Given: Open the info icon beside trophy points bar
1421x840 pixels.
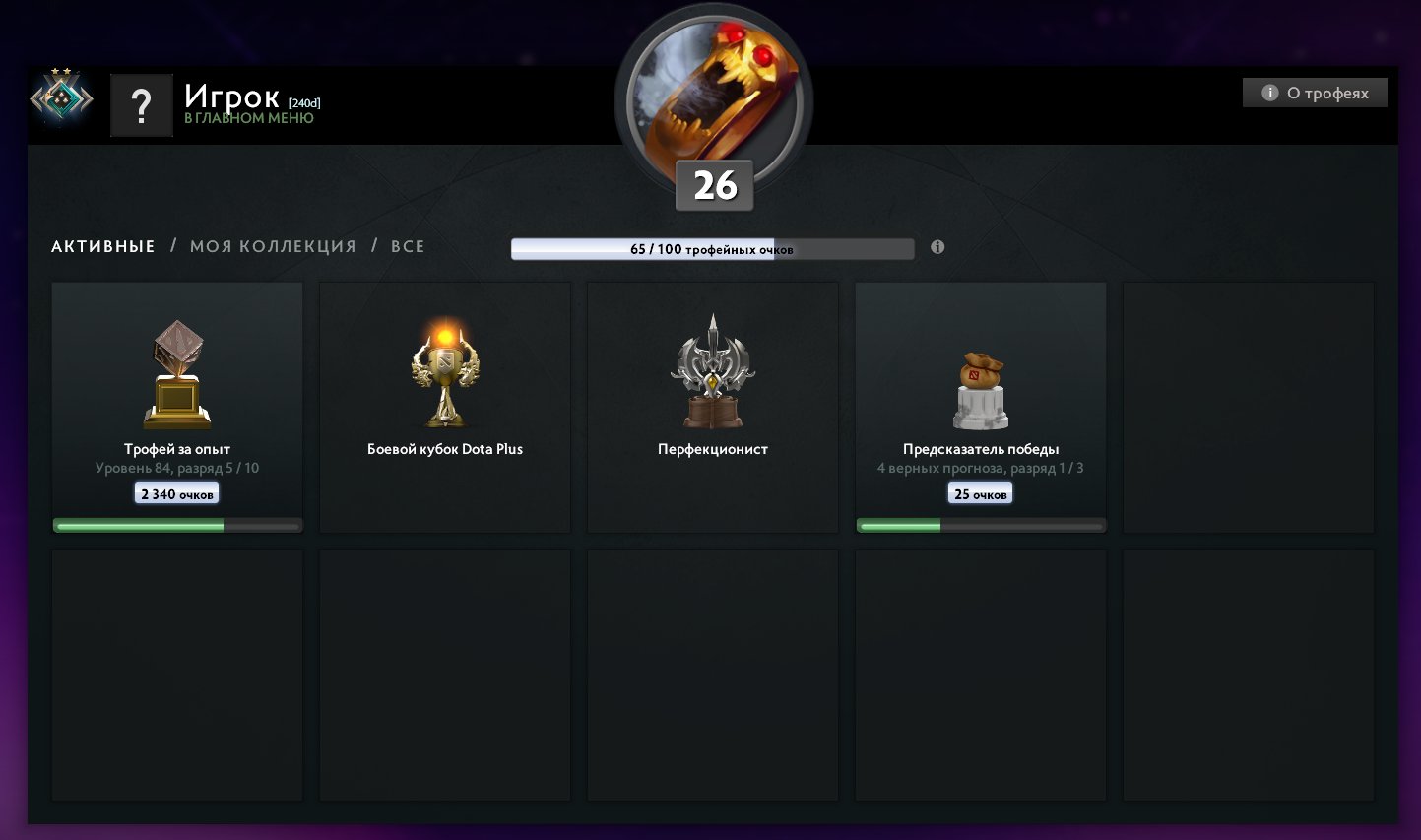Looking at the screenshot, I should point(937,248).
